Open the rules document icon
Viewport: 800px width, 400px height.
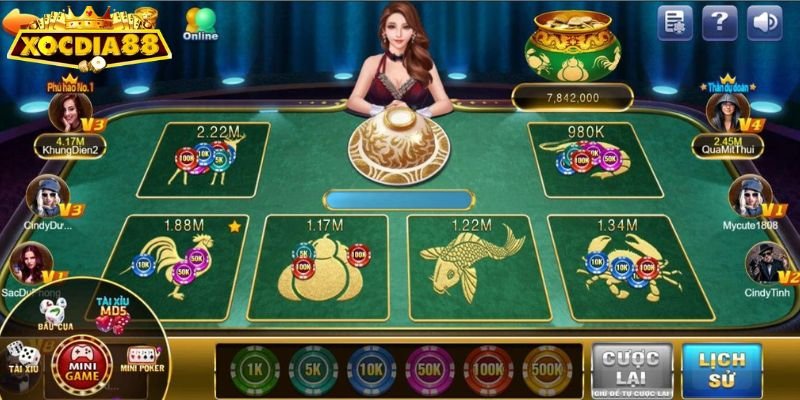click(676, 22)
